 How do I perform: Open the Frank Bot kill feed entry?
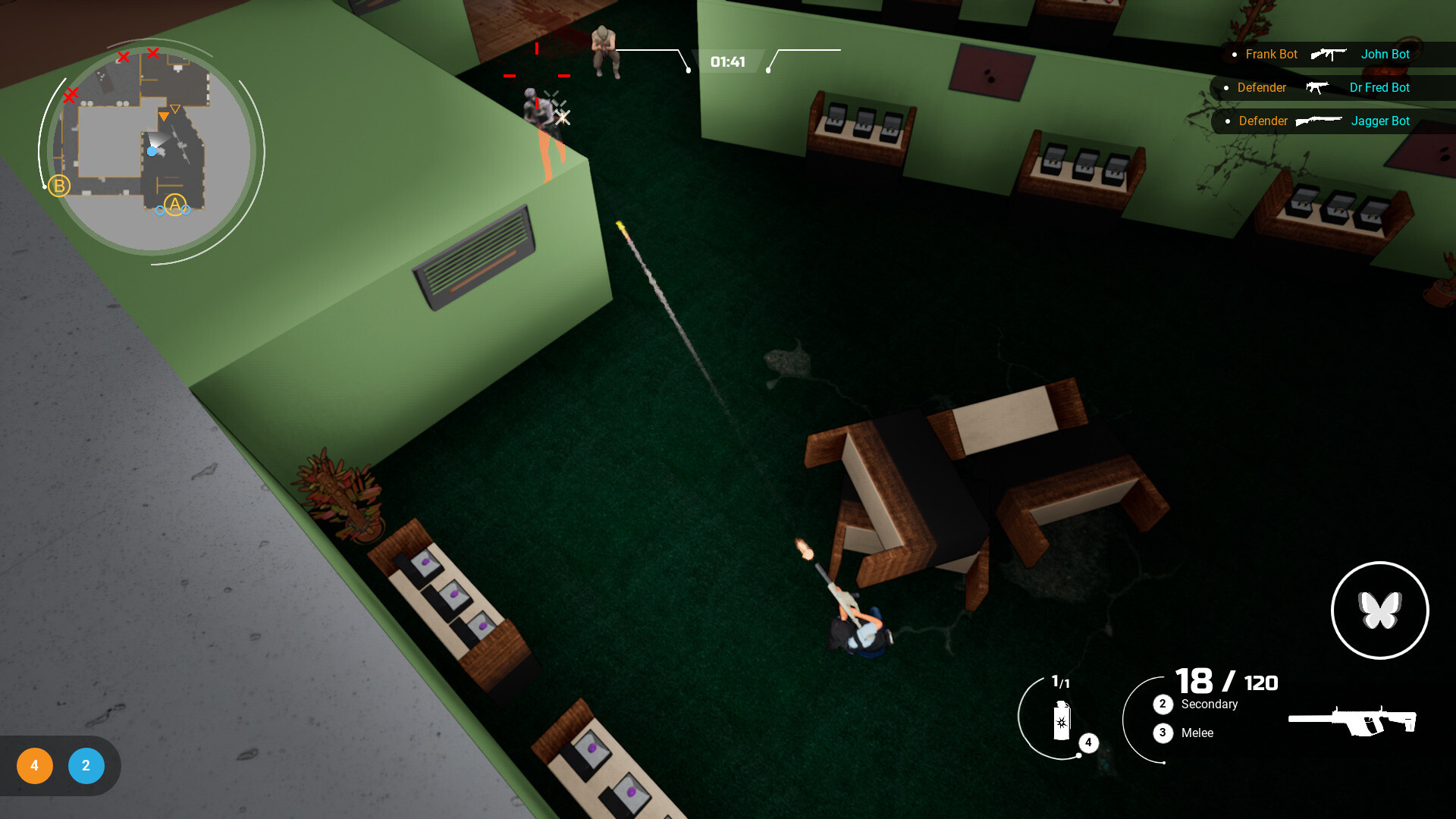1270,54
